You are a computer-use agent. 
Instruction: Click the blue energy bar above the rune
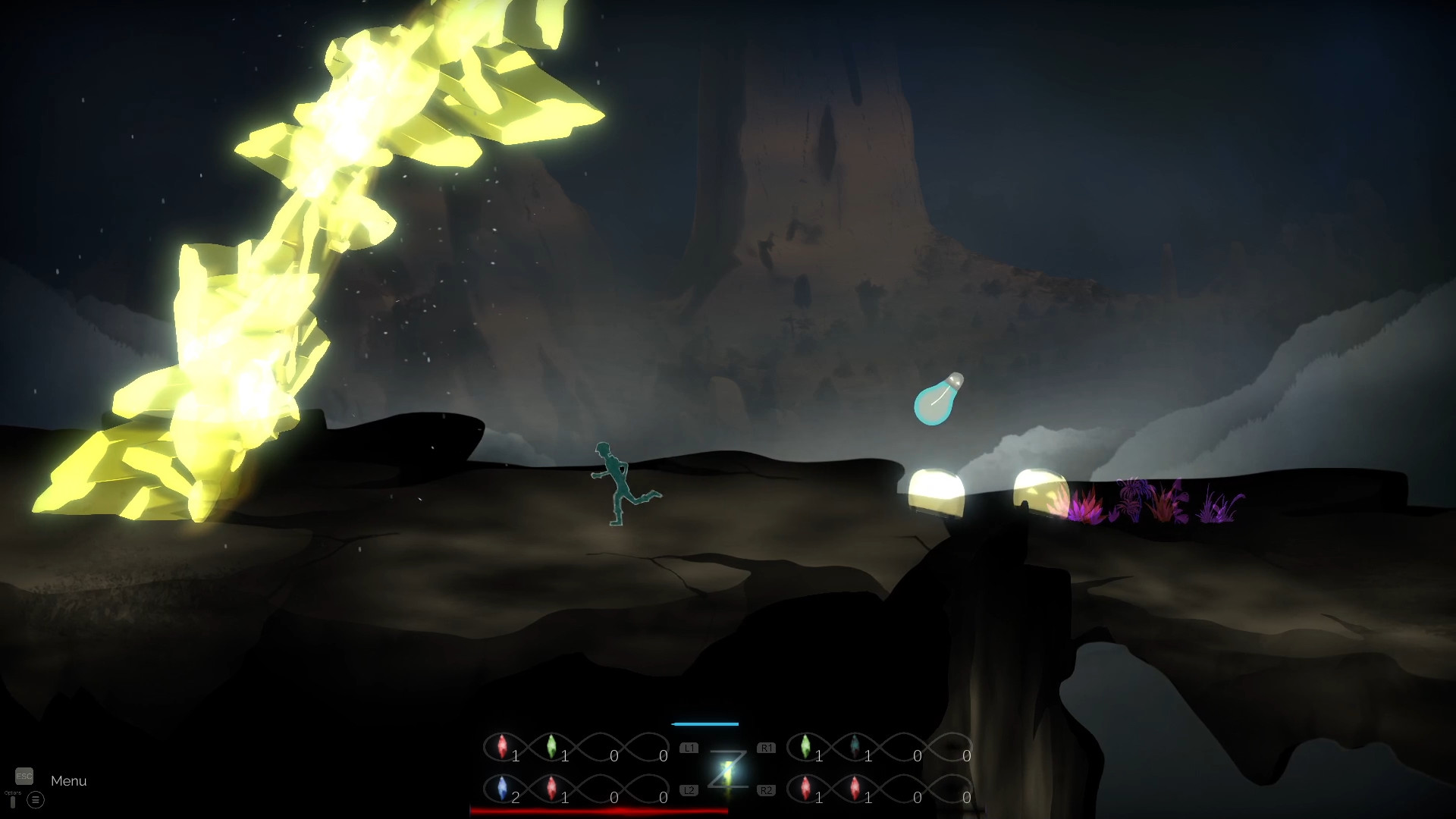tap(705, 723)
